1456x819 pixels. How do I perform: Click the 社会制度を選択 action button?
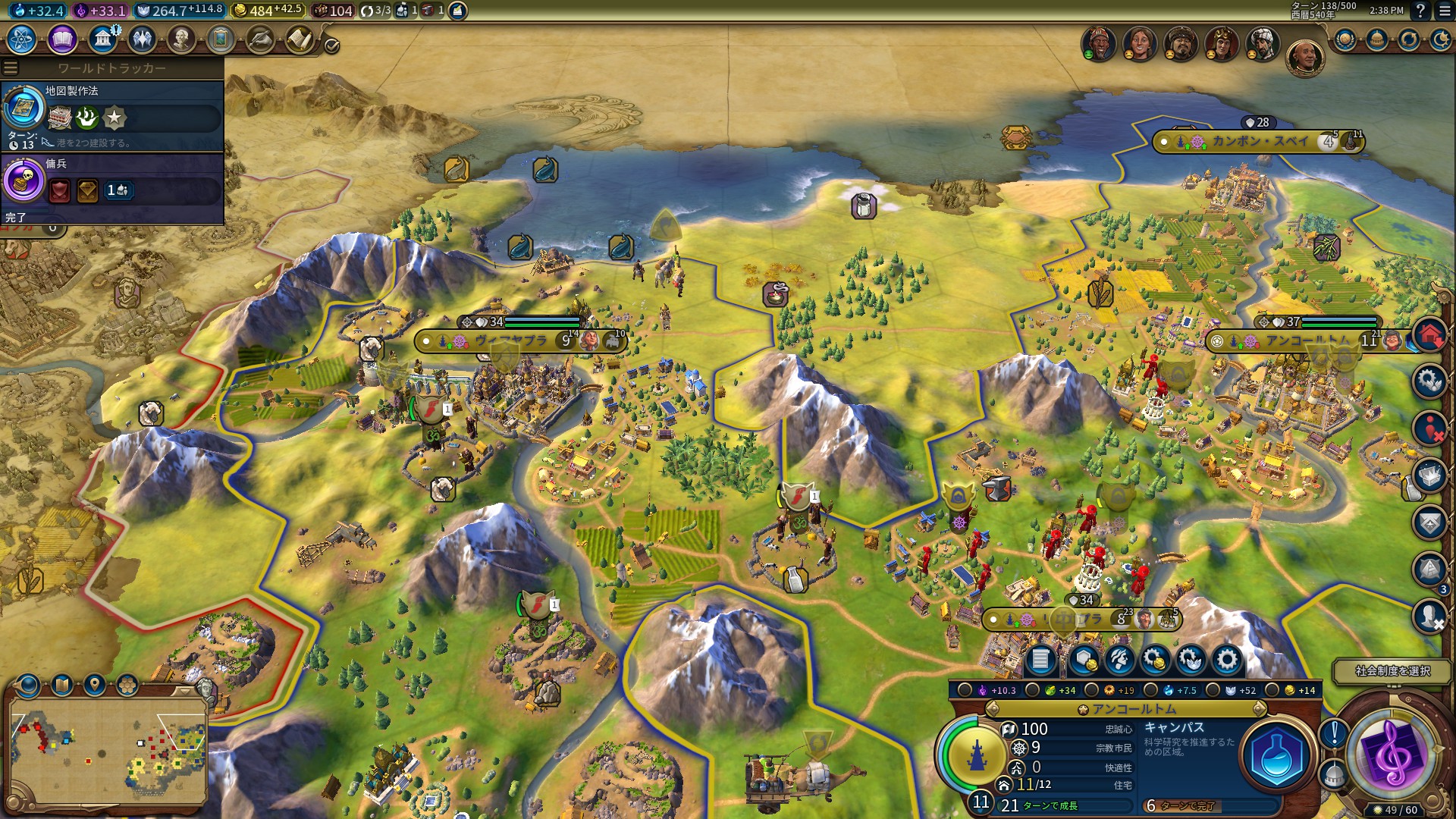pos(1392,671)
